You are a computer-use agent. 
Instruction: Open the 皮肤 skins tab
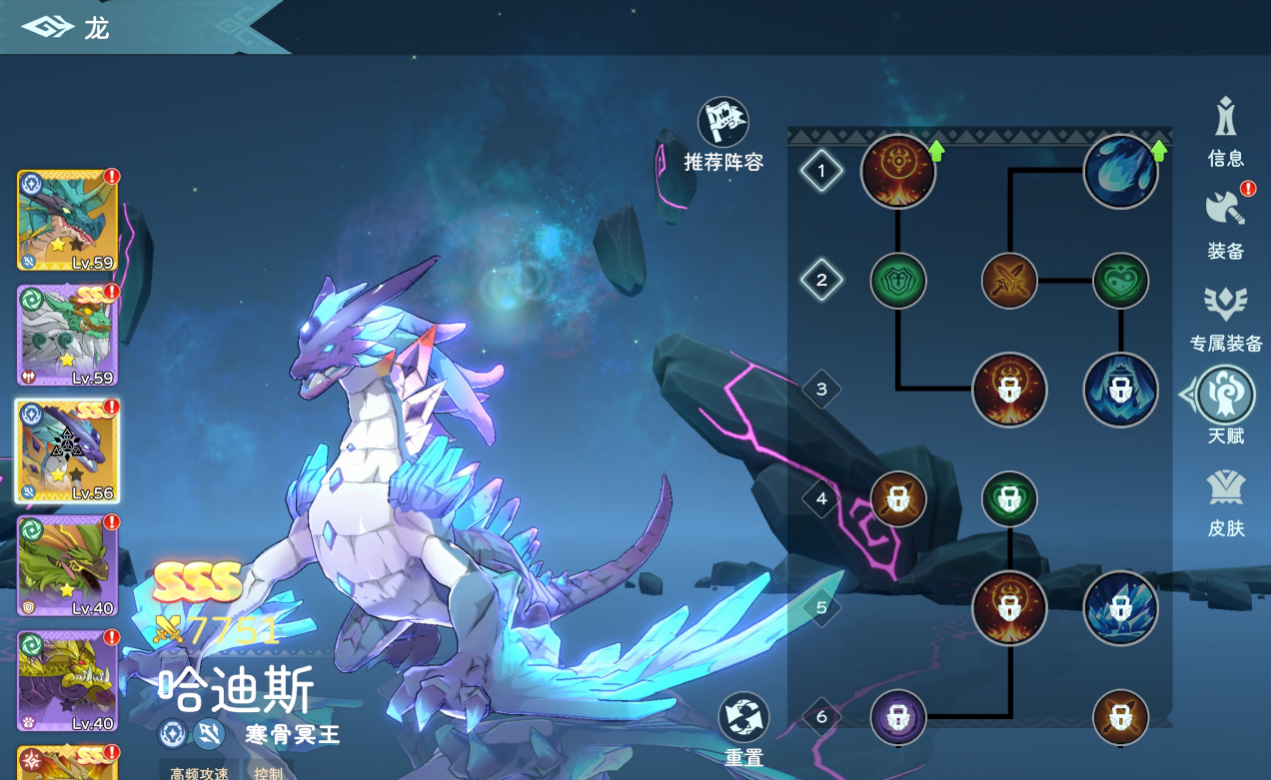click(x=1225, y=500)
